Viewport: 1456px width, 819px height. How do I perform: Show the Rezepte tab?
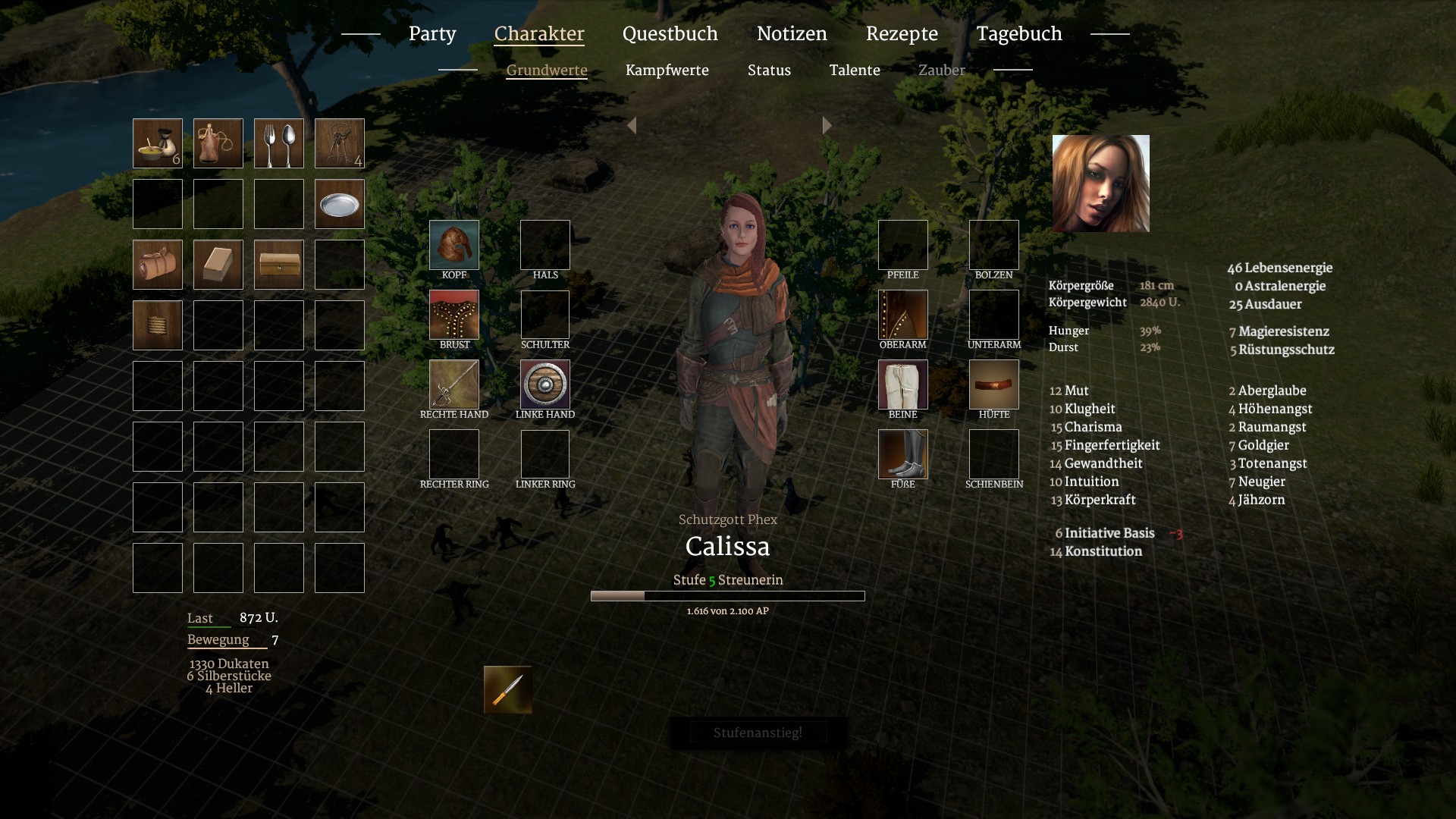[x=902, y=34]
